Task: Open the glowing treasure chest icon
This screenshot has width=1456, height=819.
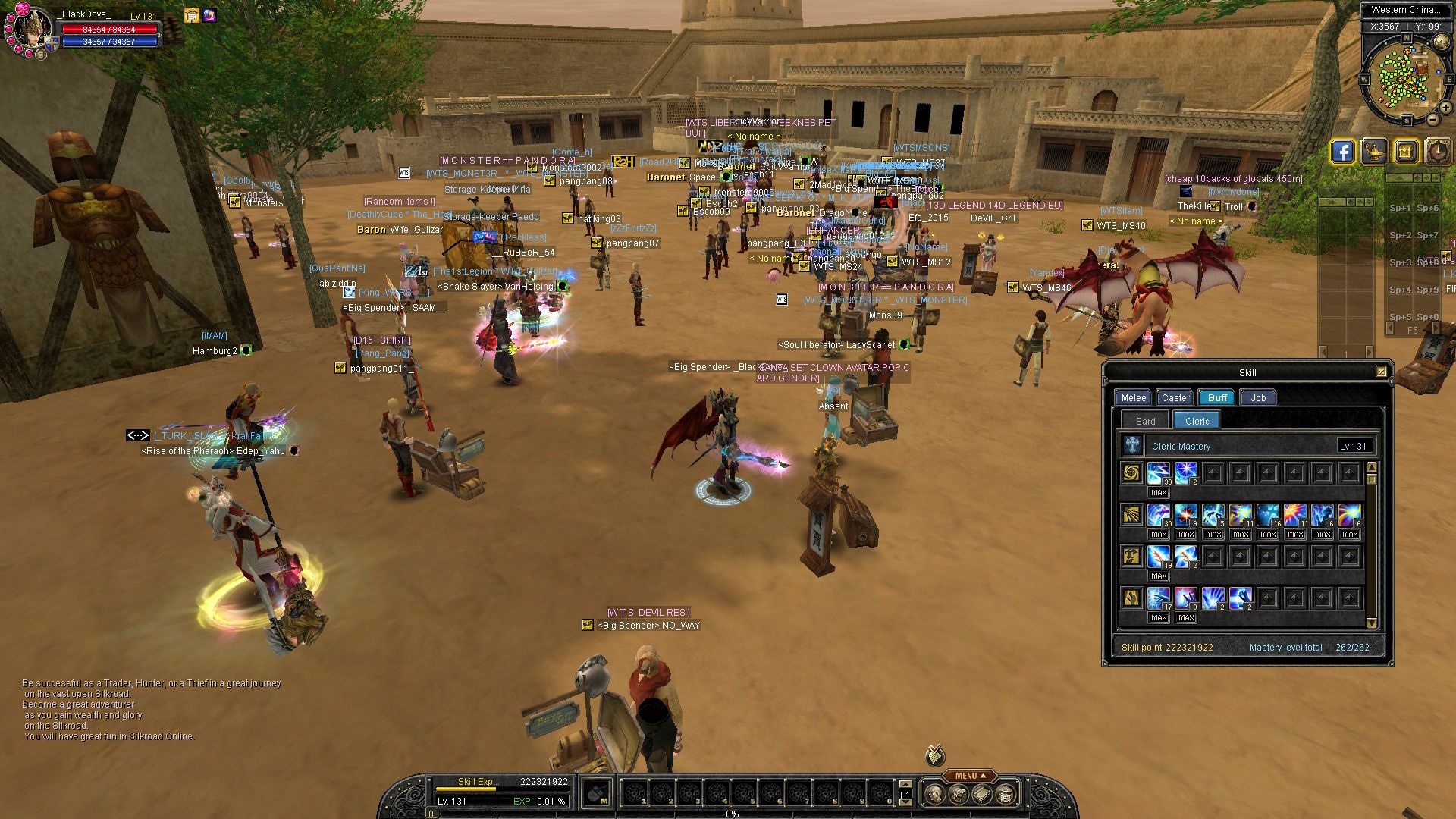Action: pyautogui.click(x=1405, y=152)
